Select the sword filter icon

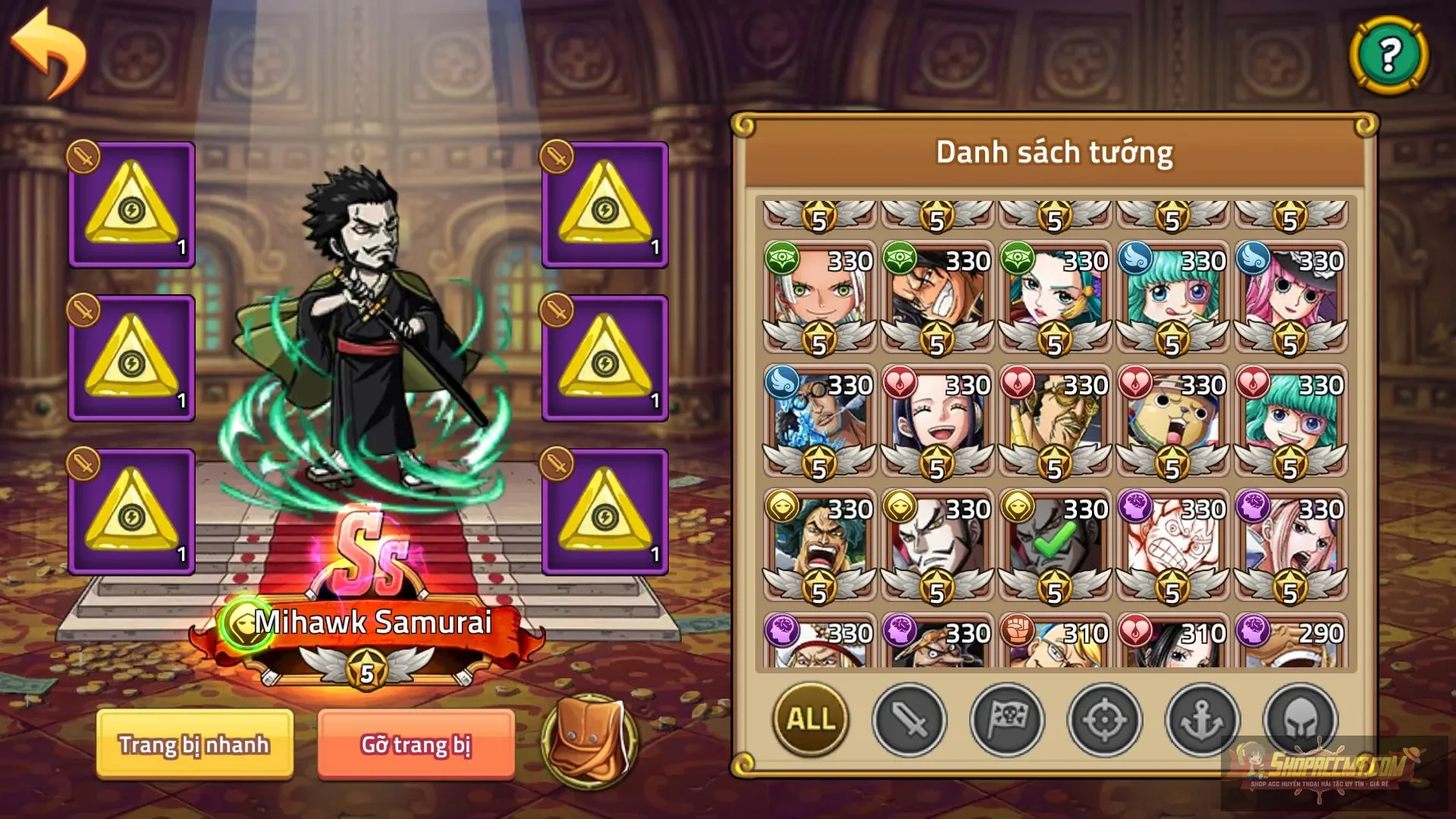click(x=909, y=720)
